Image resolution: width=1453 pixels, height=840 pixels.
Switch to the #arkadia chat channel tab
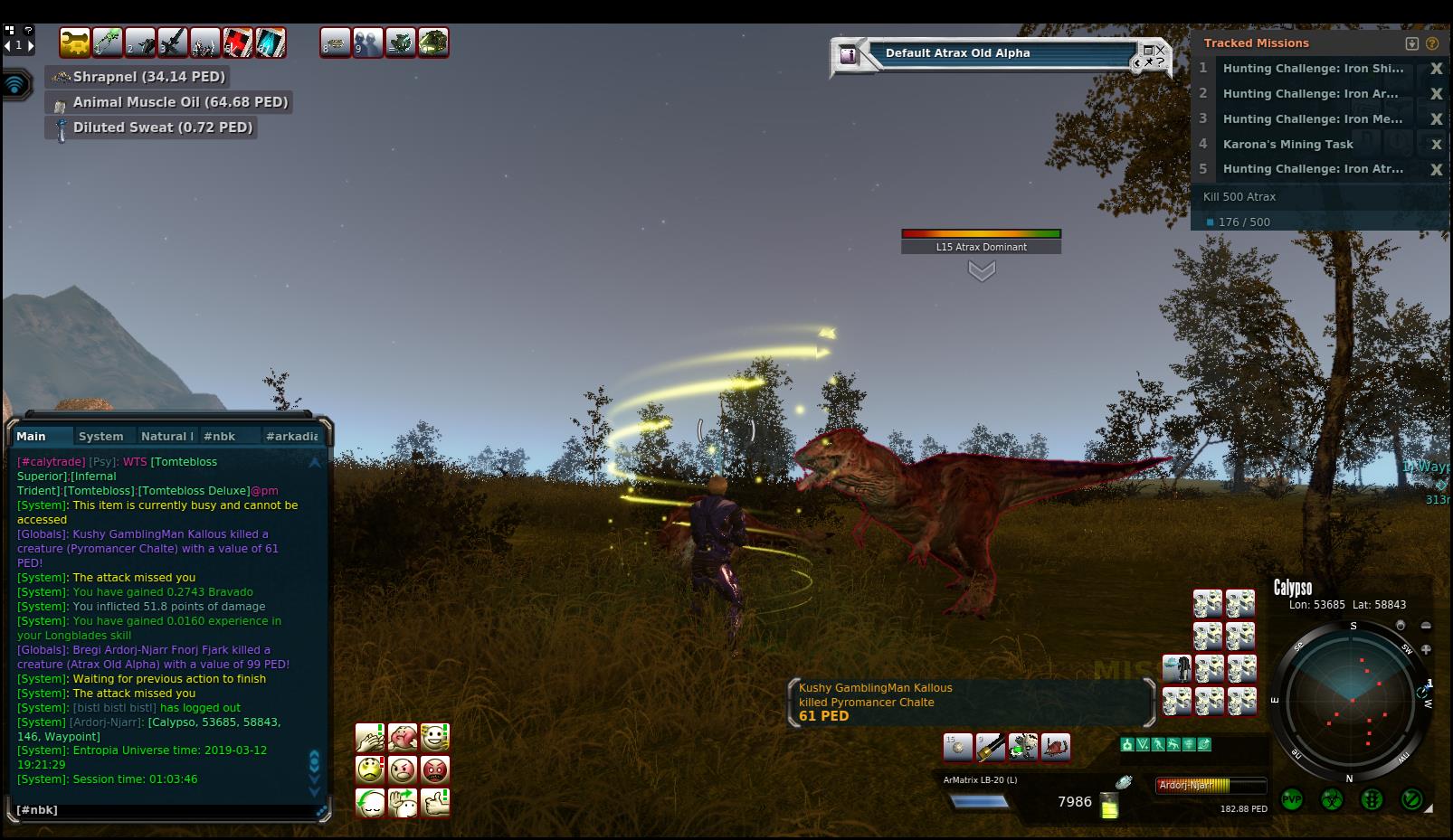(291, 436)
